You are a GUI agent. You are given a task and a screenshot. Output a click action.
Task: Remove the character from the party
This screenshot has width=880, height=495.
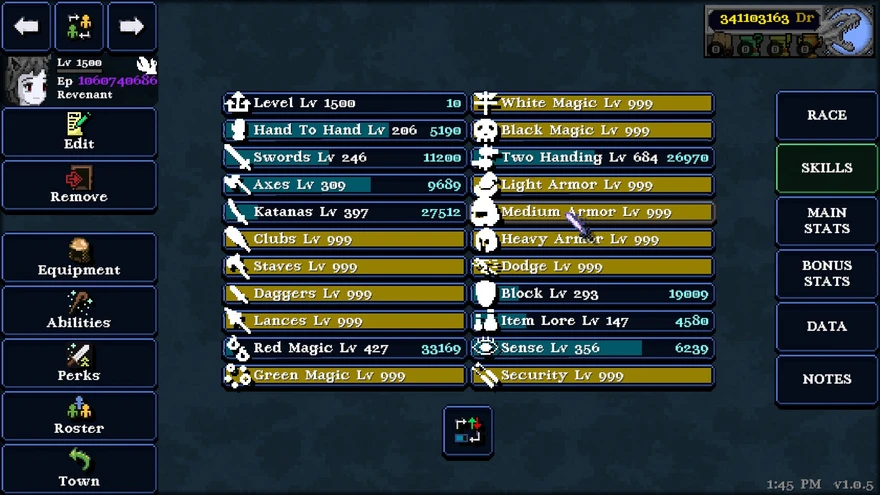coord(79,185)
